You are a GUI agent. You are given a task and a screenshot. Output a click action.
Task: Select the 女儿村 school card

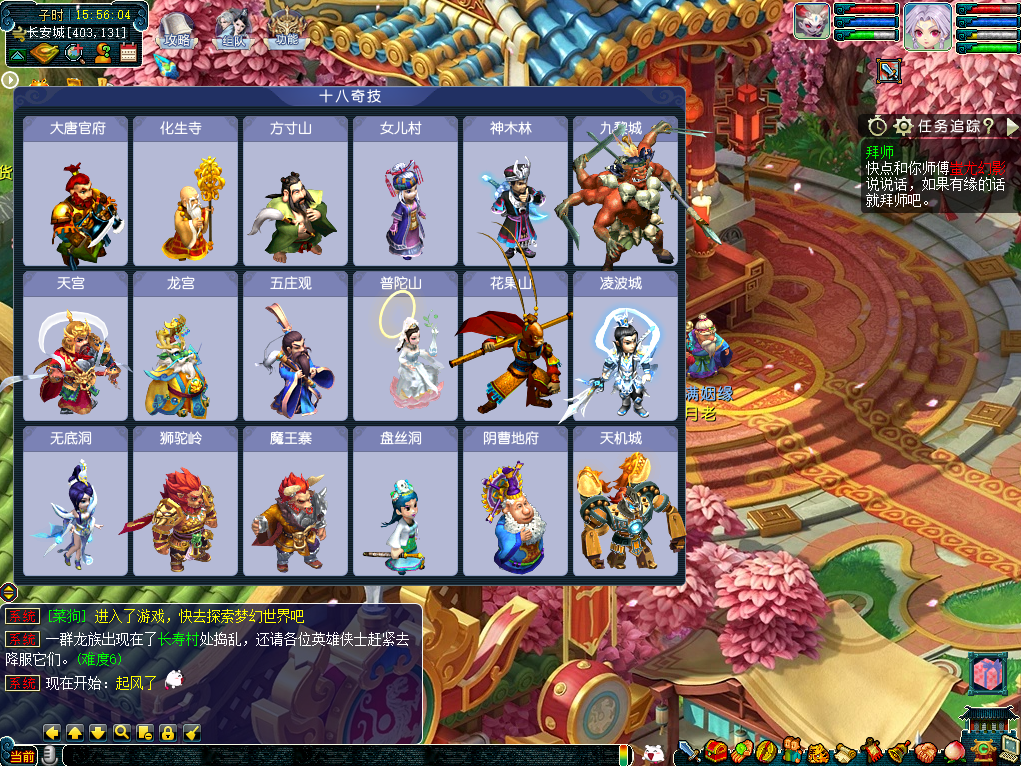click(406, 191)
